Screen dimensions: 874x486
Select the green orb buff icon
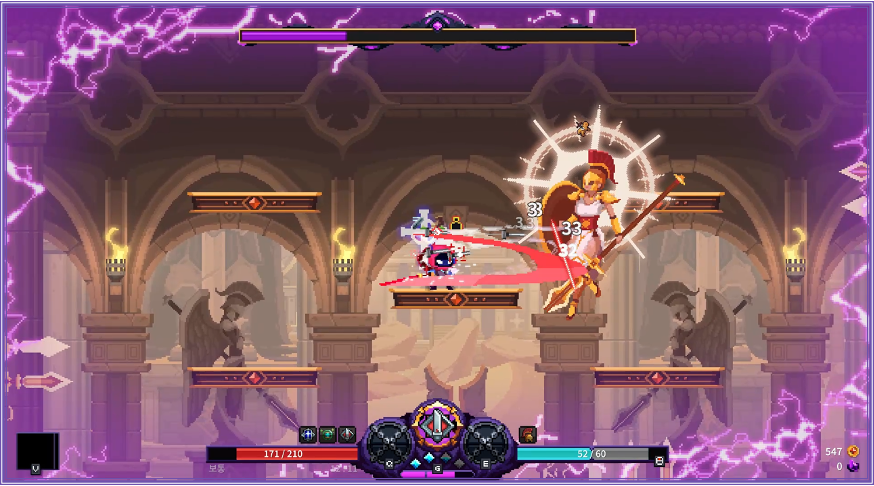coord(327,434)
